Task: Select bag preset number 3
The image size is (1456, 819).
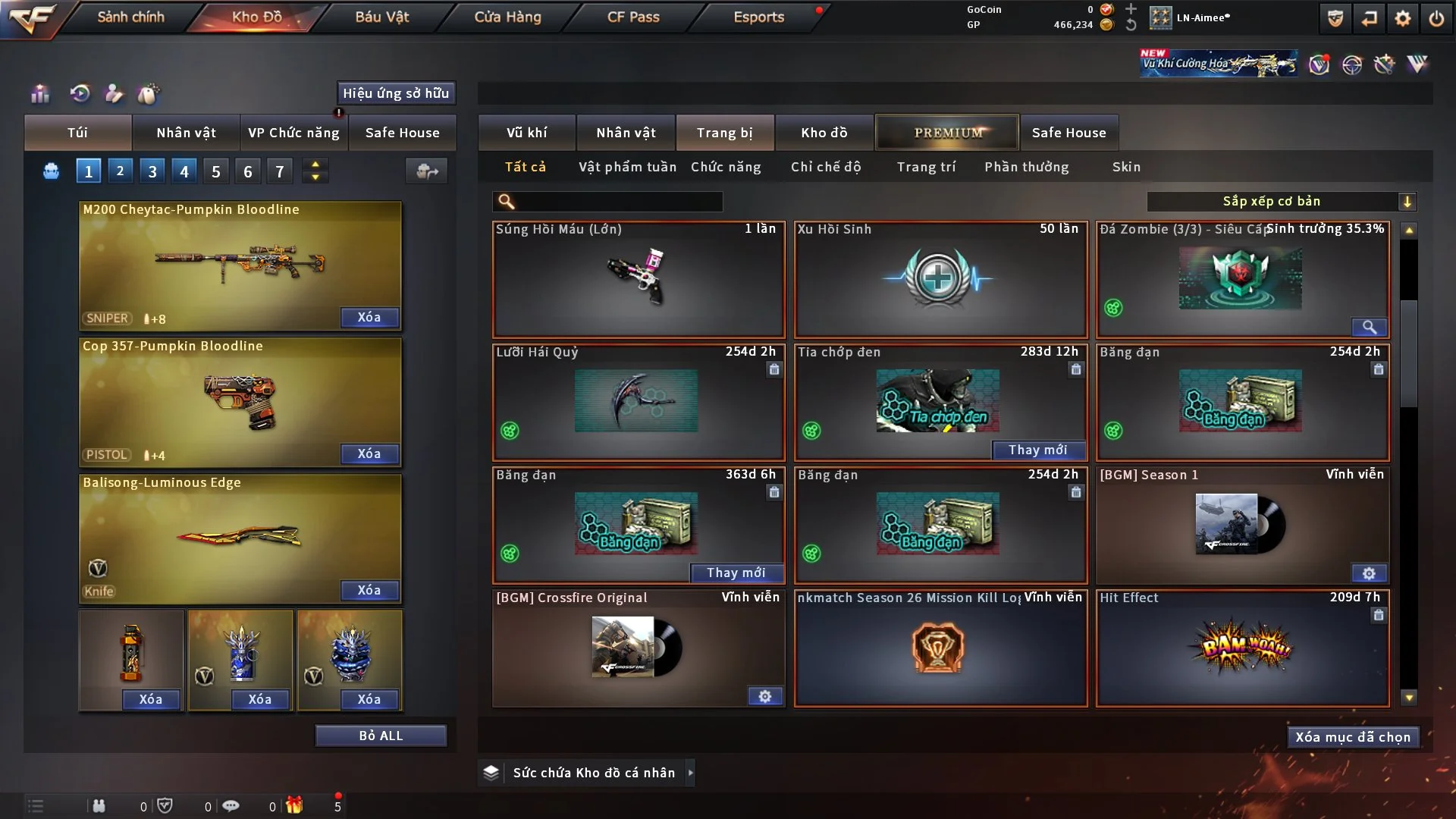Action: [x=152, y=171]
